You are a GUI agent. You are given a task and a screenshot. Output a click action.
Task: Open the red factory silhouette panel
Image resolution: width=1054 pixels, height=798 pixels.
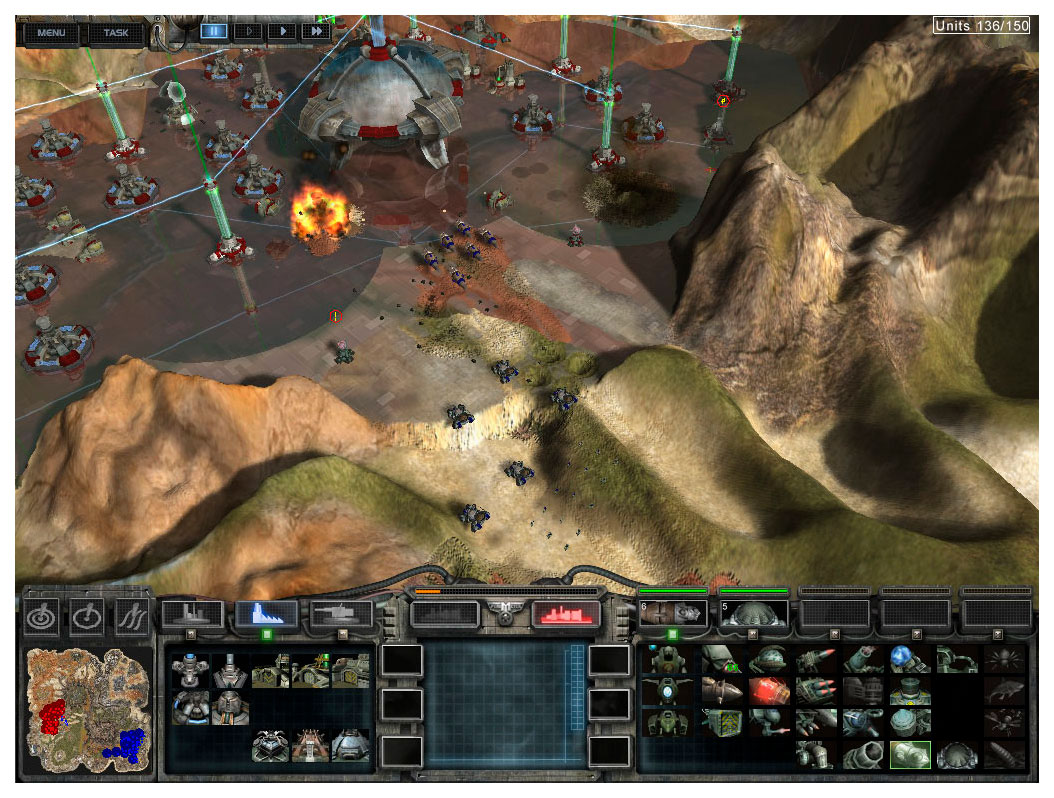point(565,614)
